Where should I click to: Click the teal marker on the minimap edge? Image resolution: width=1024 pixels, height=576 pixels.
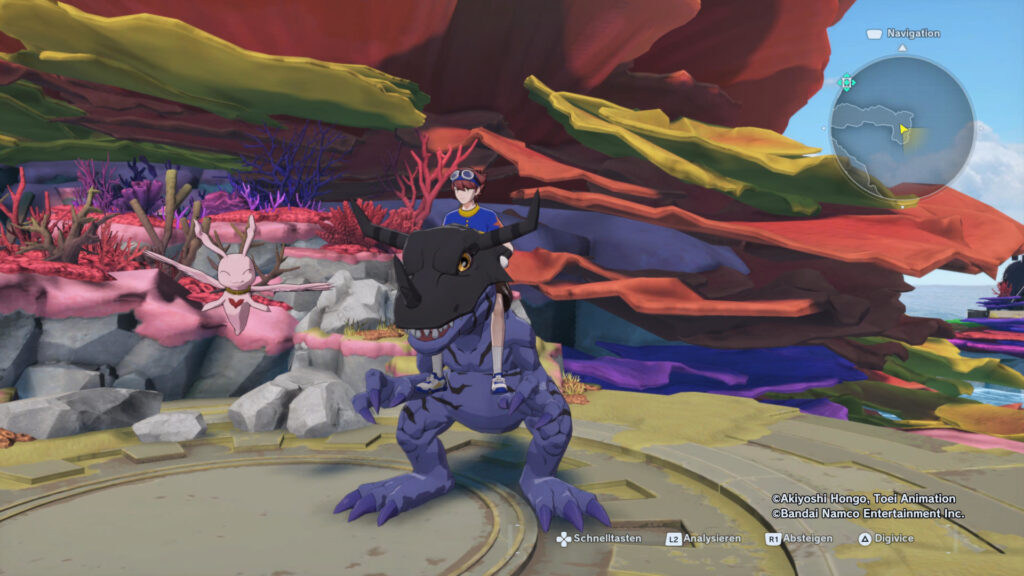pyautogui.click(x=847, y=83)
